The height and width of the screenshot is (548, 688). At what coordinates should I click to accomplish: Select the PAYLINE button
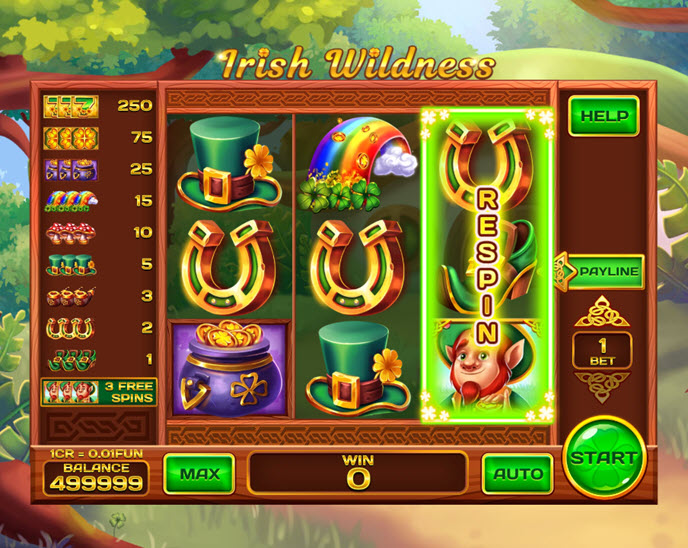(605, 271)
